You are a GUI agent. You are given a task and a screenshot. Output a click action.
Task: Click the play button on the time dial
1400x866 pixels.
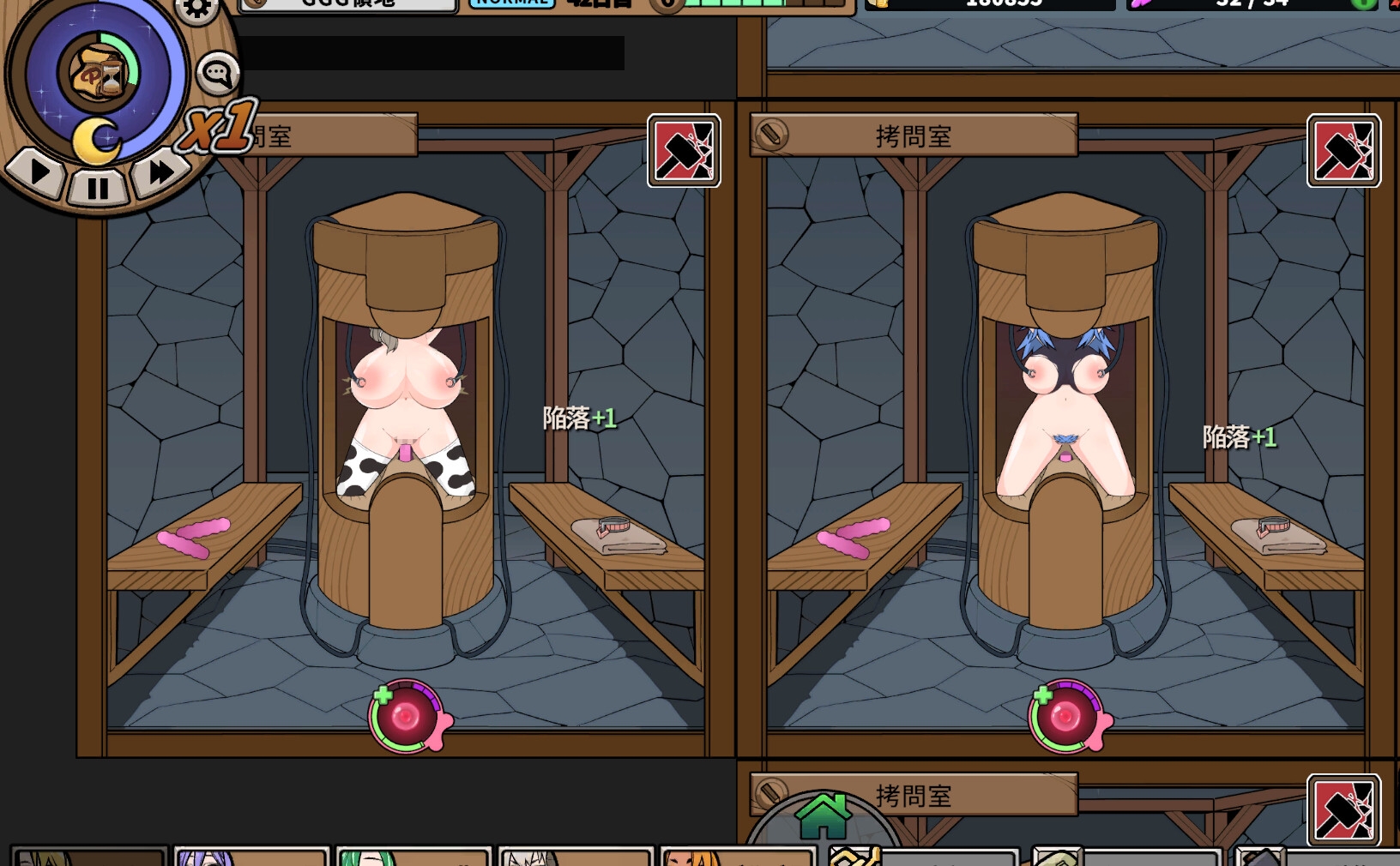(38, 171)
